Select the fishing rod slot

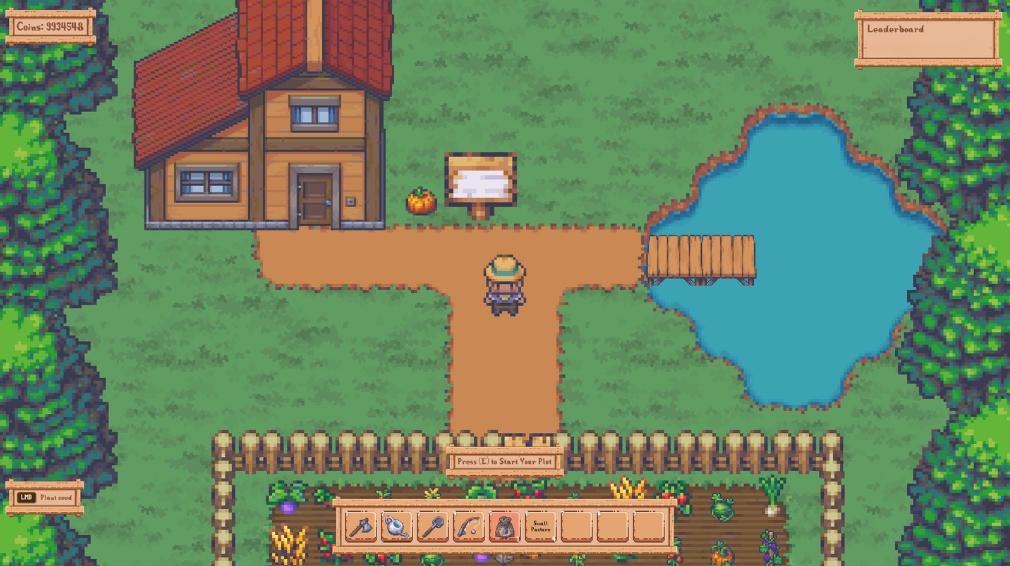[x=469, y=526]
